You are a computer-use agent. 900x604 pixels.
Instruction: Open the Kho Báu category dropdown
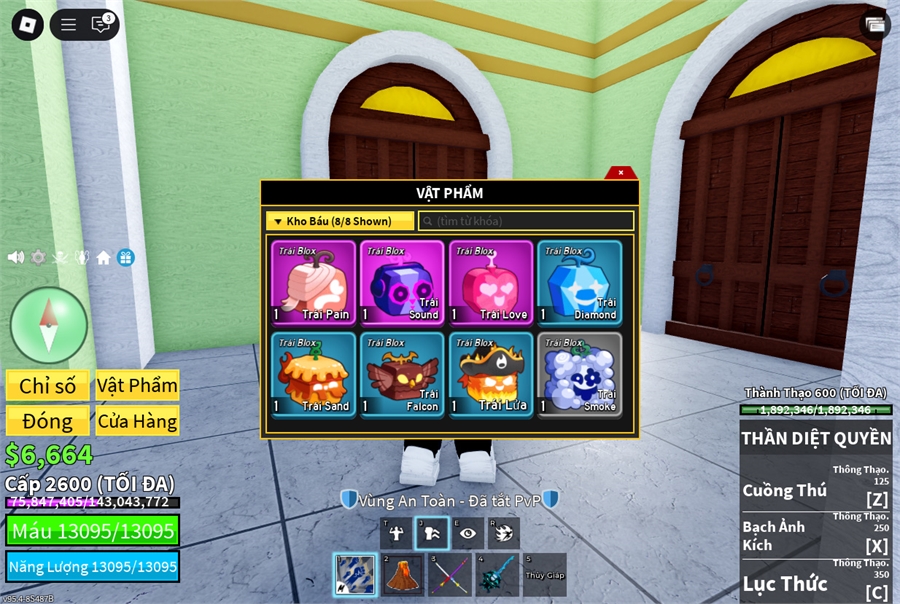pyautogui.click(x=339, y=221)
